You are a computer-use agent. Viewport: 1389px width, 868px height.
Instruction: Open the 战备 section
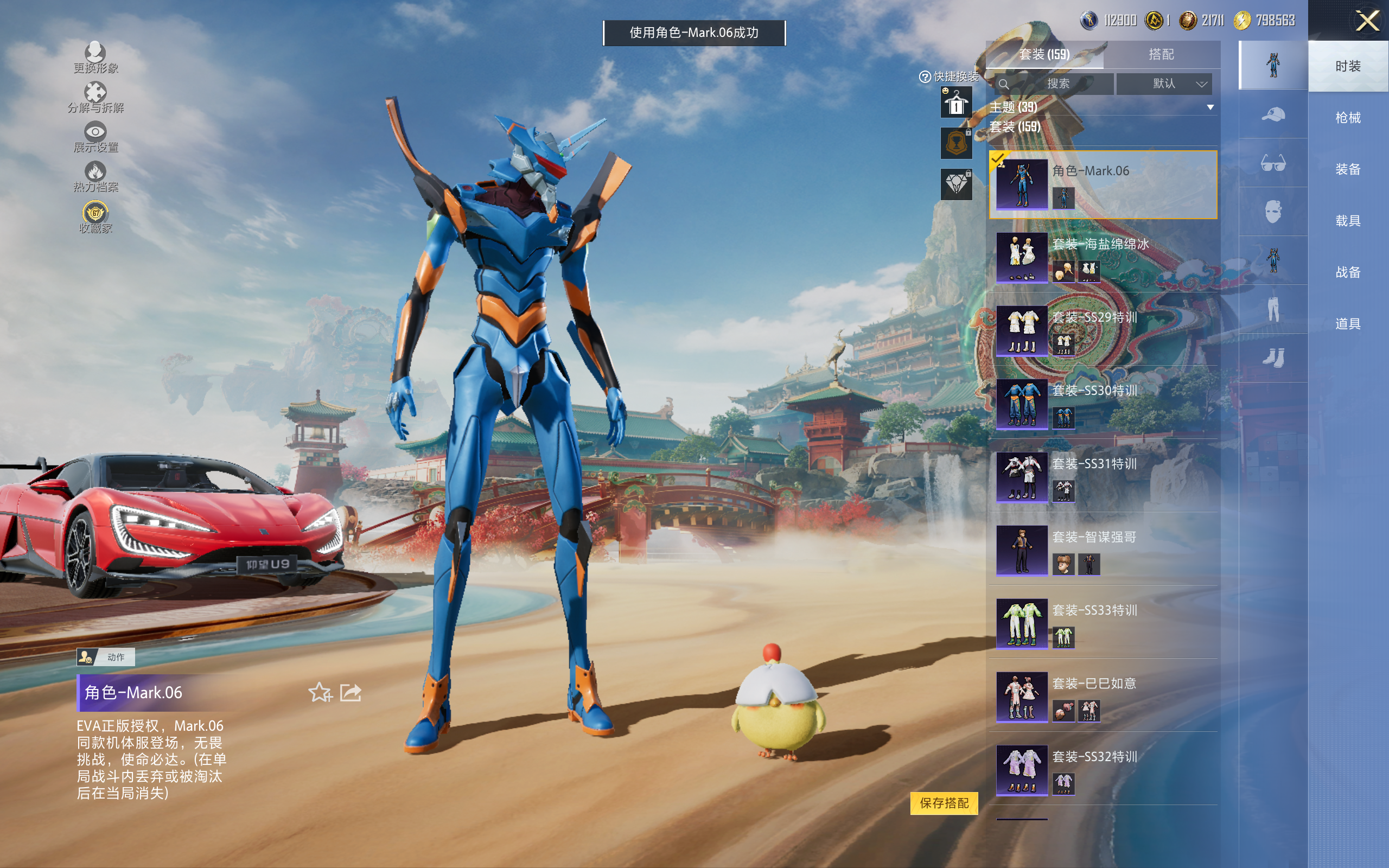coord(1347,272)
